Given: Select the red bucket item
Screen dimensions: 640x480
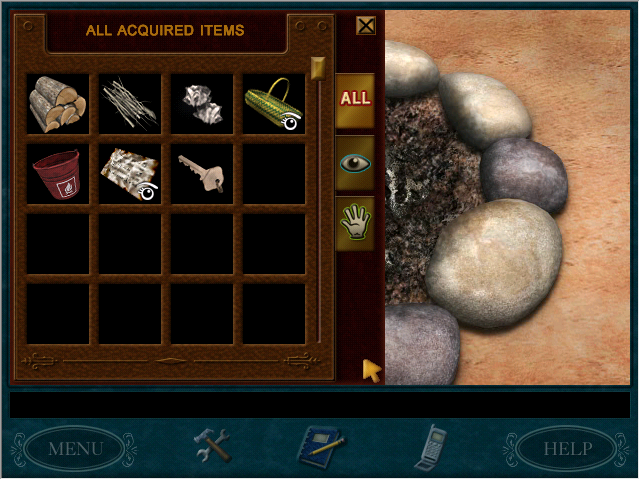Looking at the screenshot, I should 58,174.
